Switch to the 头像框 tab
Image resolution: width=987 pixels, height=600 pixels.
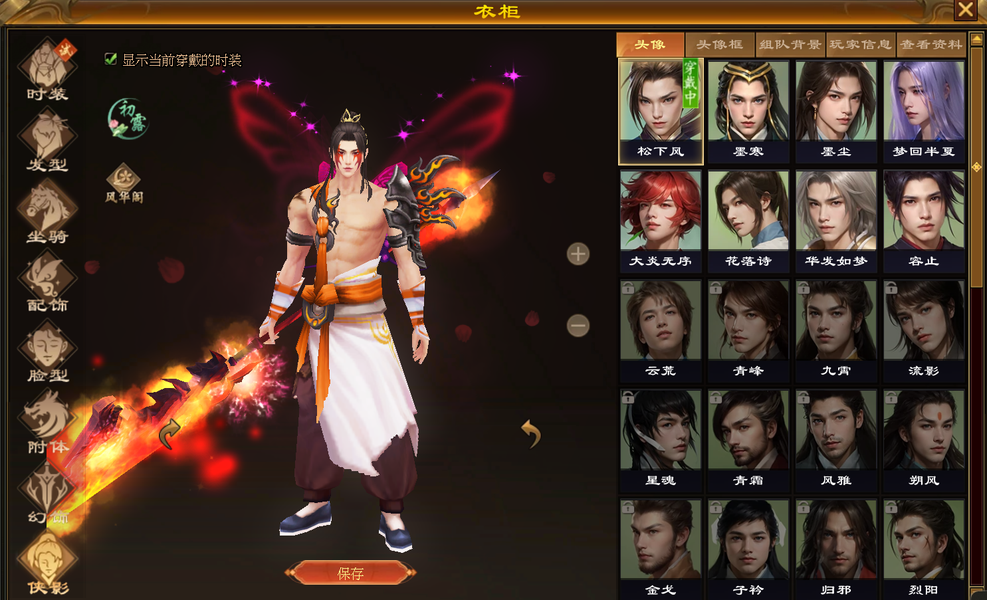coord(720,45)
